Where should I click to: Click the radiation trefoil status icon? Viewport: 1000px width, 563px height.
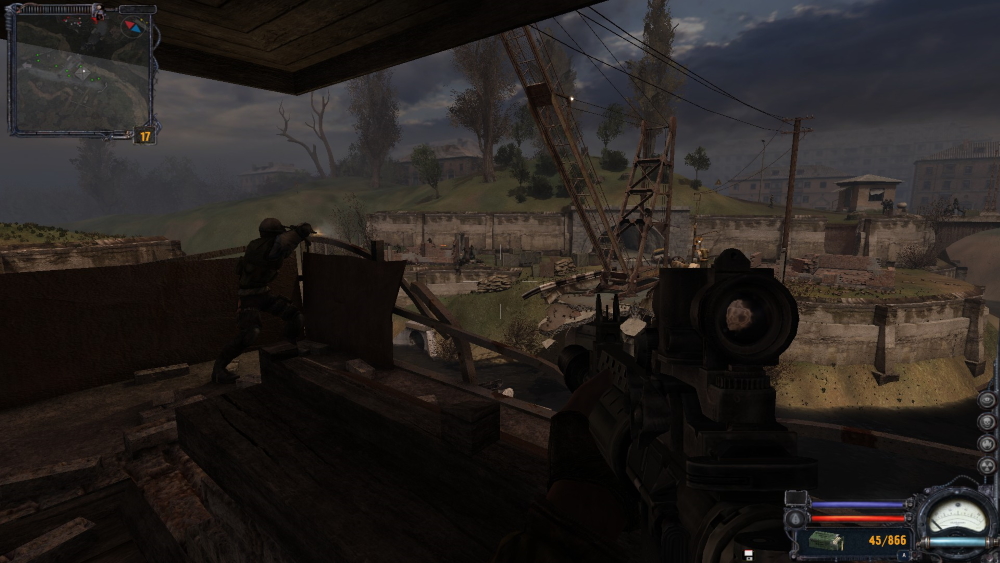[x=987, y=466]
